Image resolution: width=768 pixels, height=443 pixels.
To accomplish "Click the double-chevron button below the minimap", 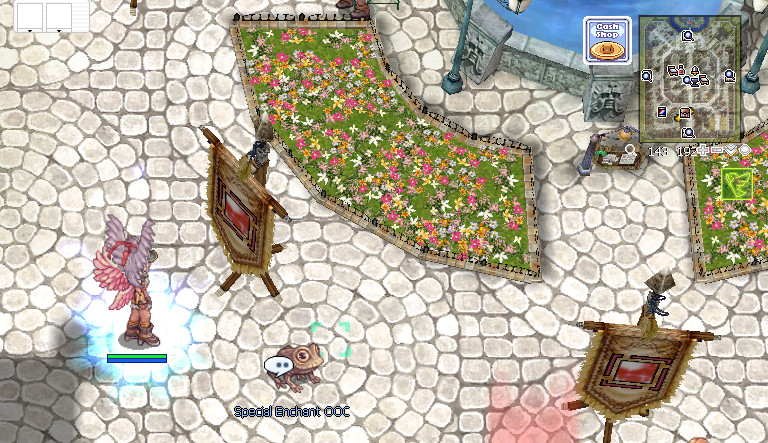I will (731, 150).
